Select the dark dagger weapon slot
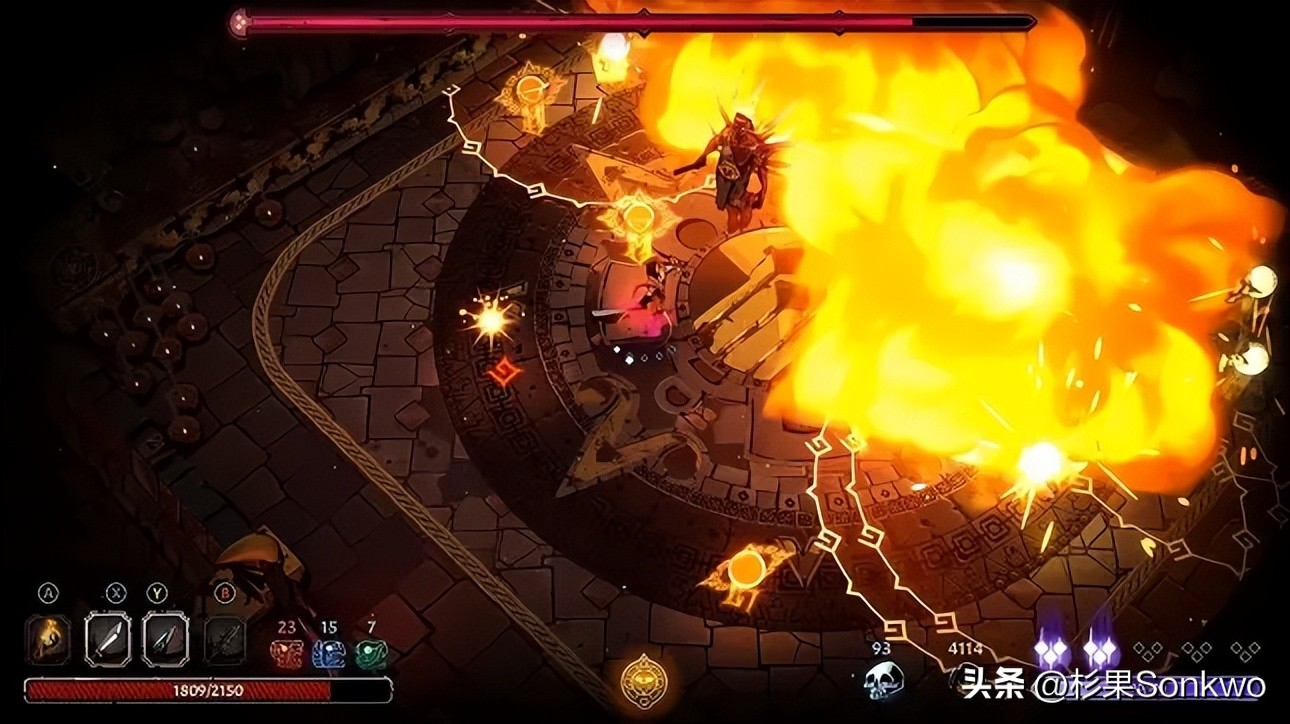Screen dimensions: 1290x724 pos(164,637)
